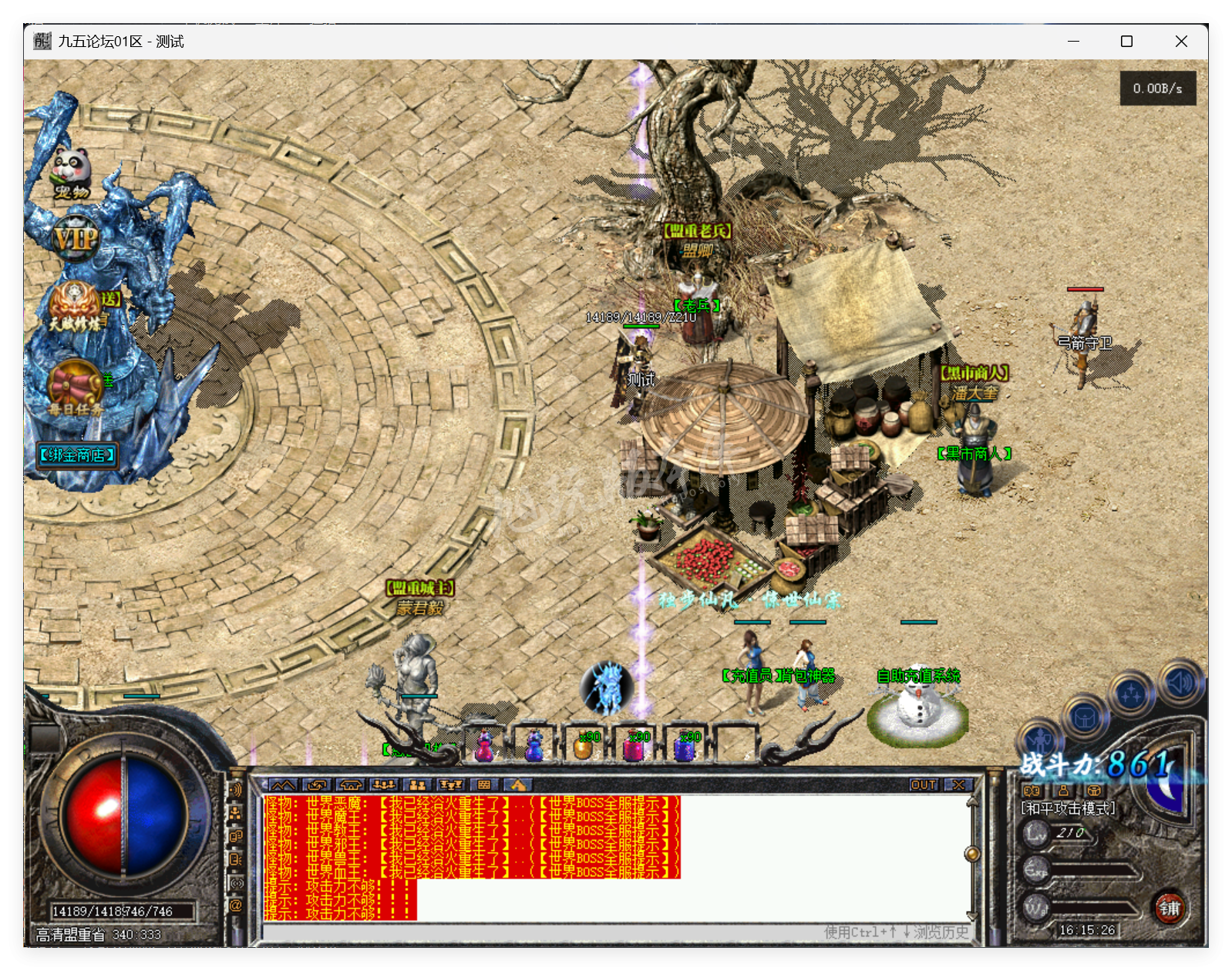Click the chat scrollbar slider knob
1232x971 pixels.
972,853
